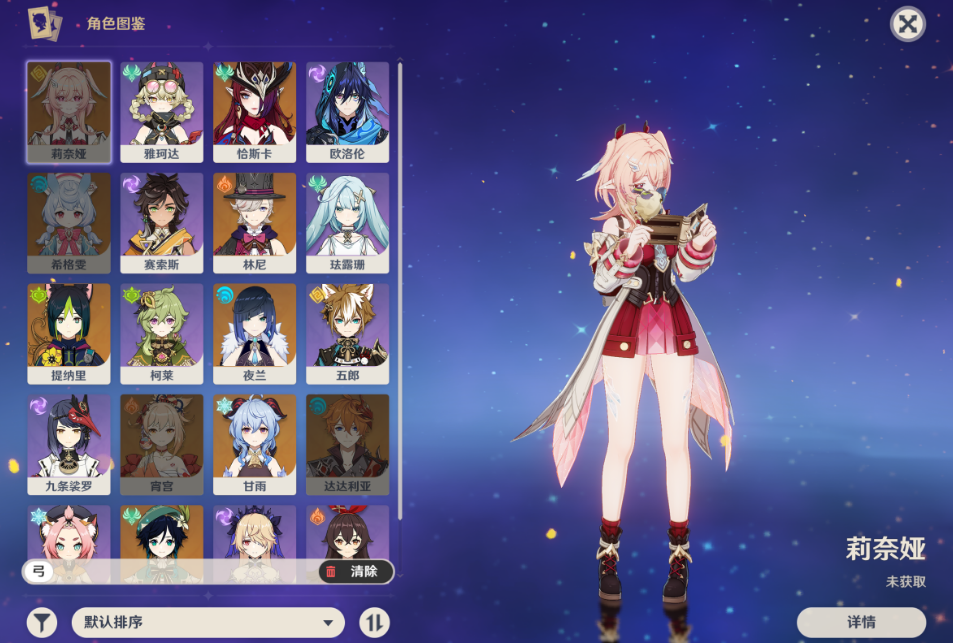Clear the bow filter with 清除
953x643 pixels.
pos(355,571)
